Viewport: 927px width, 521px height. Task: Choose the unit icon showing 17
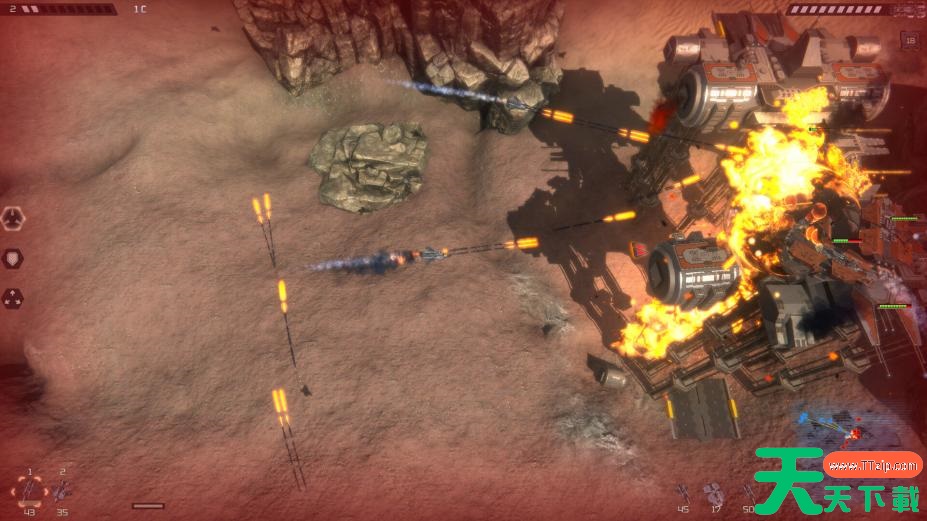click(714, 492)
